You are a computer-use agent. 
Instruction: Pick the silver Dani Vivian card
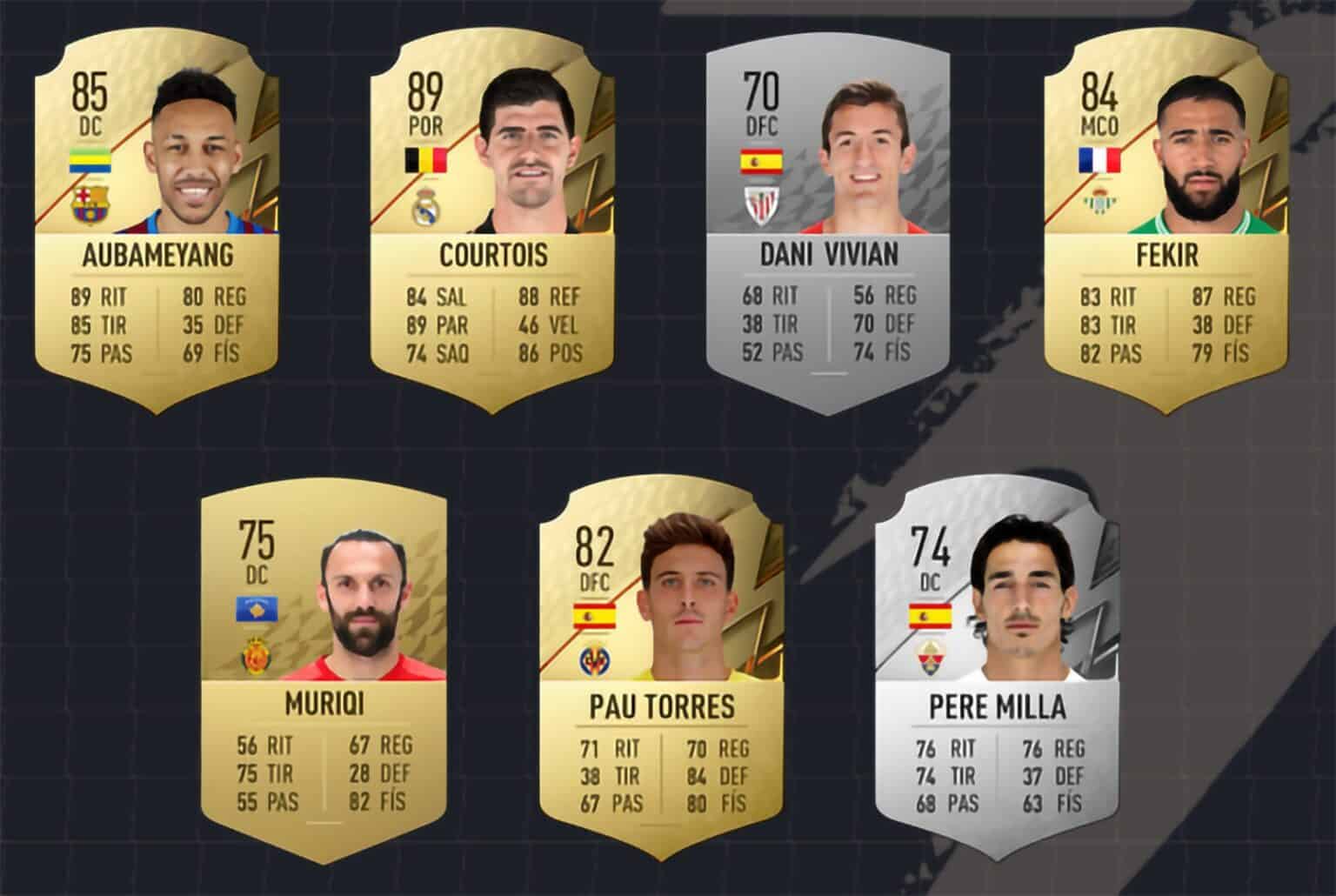tap(829, 226)
